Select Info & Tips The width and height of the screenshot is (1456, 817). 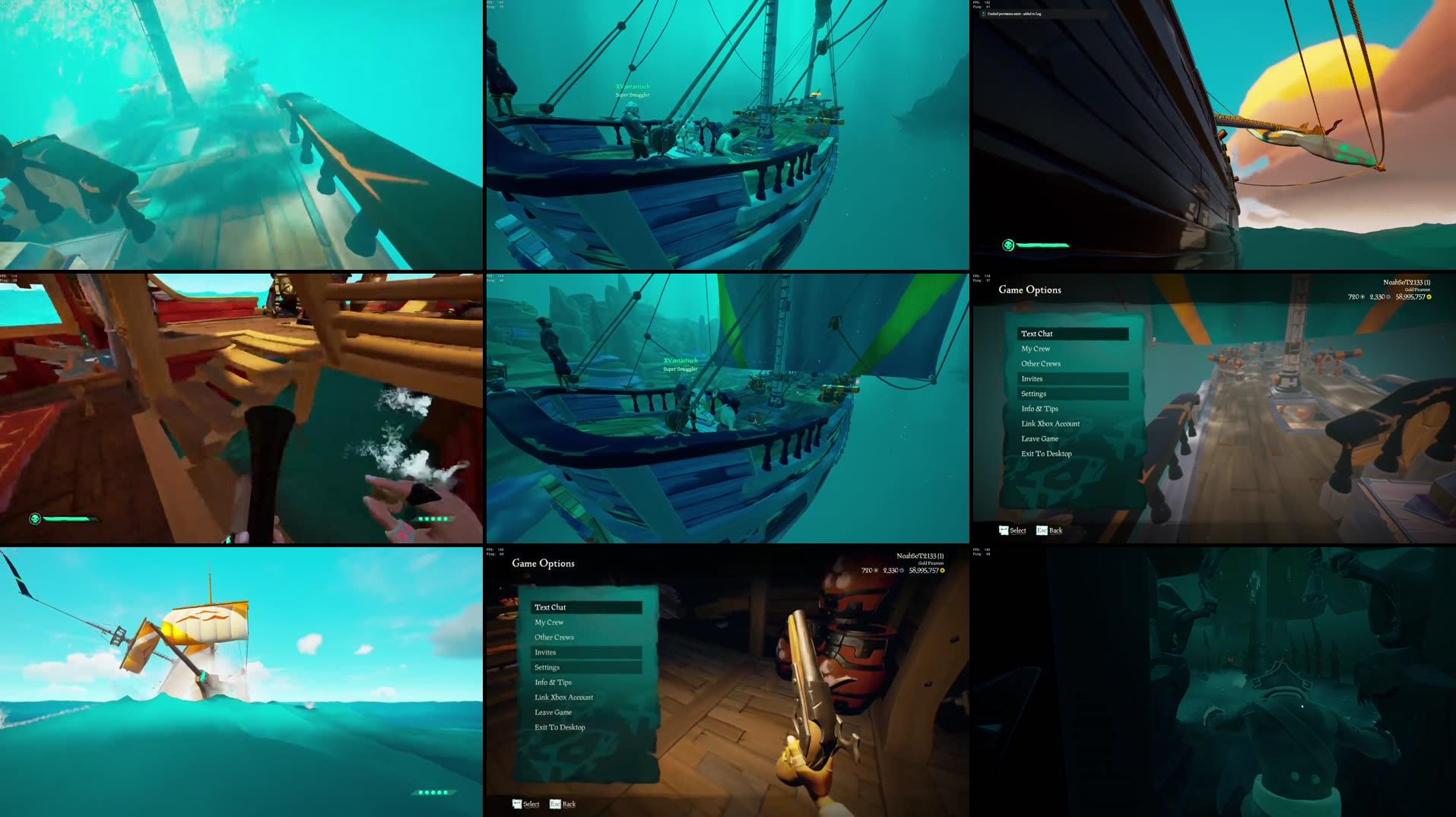tap(1039, 408)
